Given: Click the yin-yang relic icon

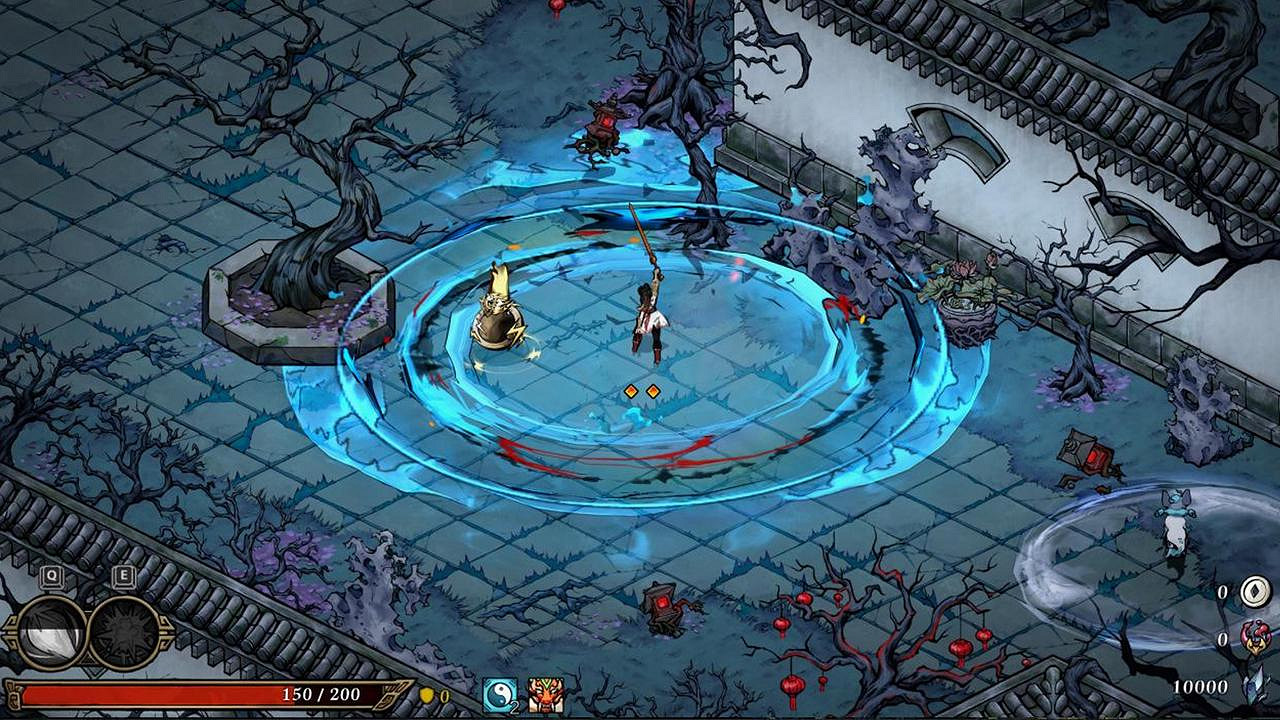Looking at the screenshot, I should tap(499, 694).
